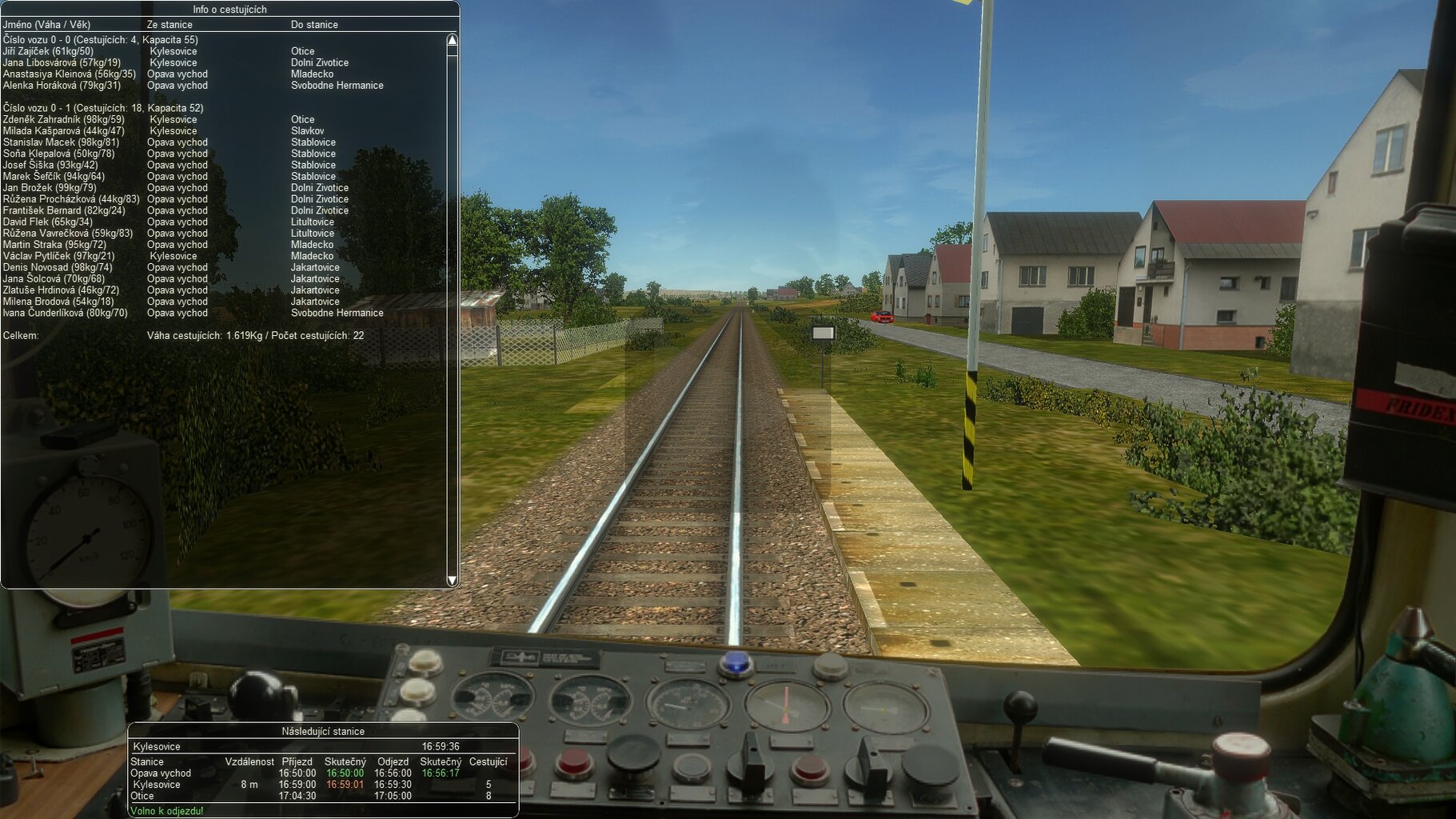Click the beige round button right of the blue lamp

click(x=825, y=665)
